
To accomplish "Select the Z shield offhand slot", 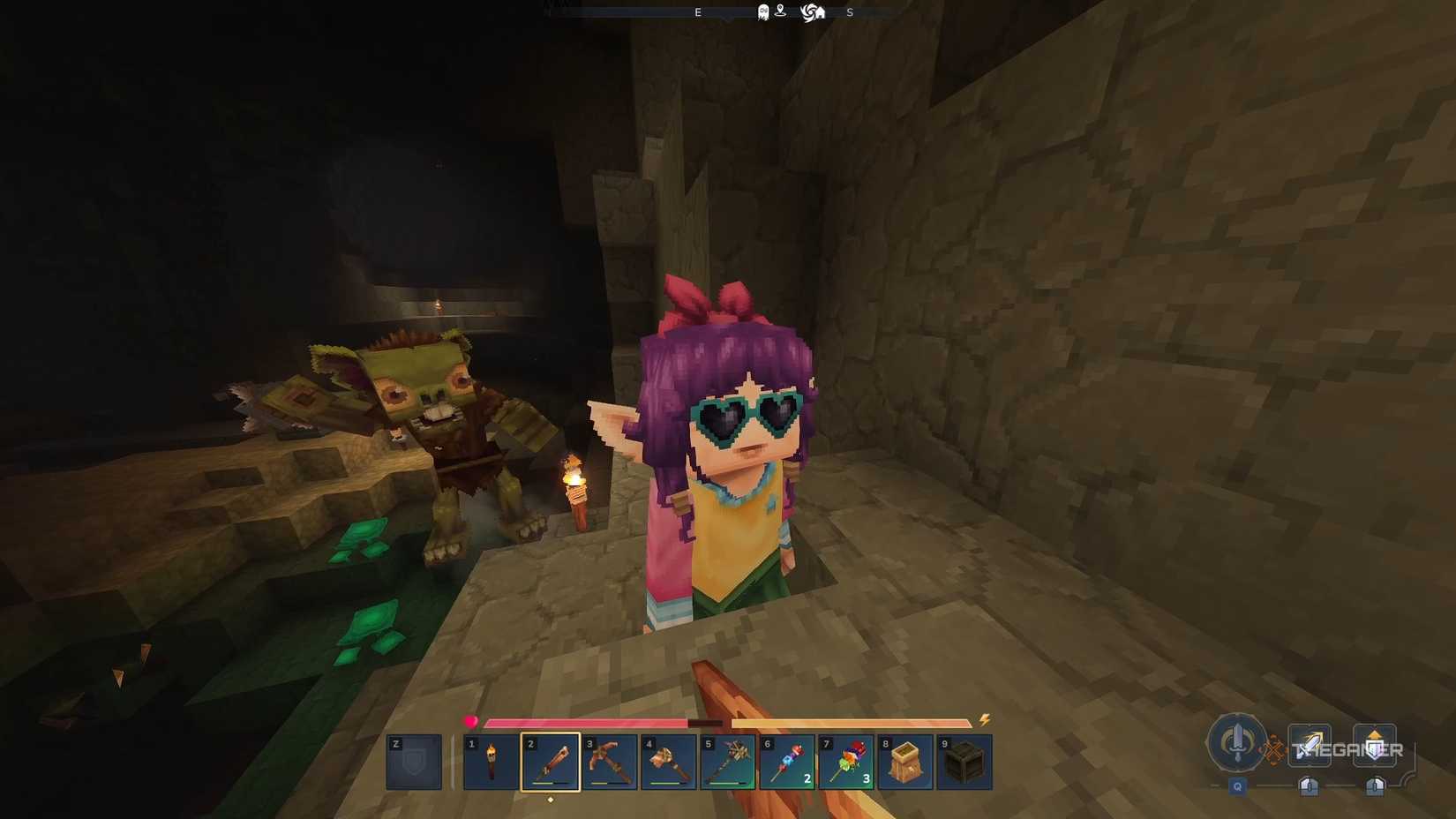I will 411,762.
